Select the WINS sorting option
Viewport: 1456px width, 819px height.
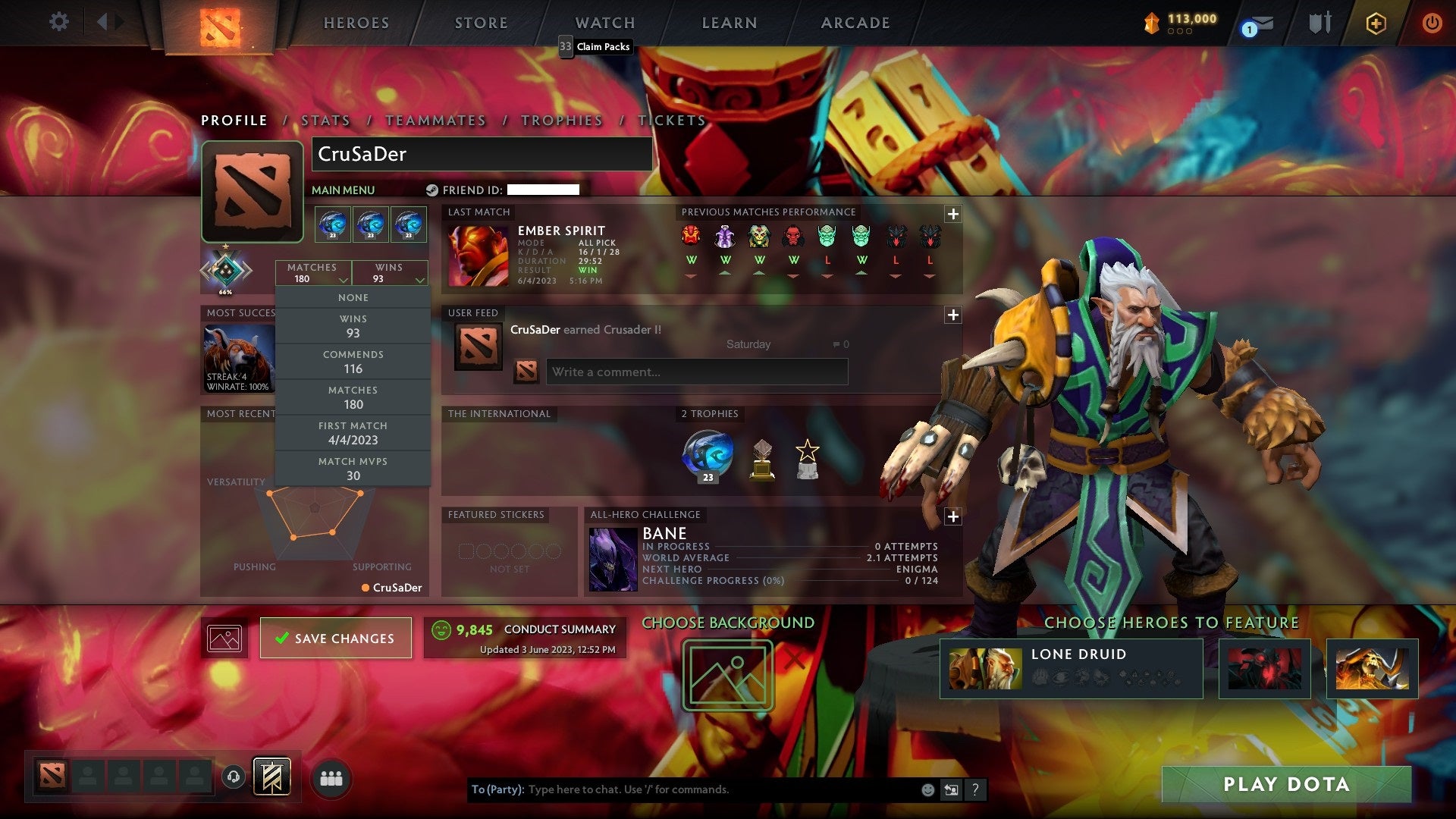353,326
